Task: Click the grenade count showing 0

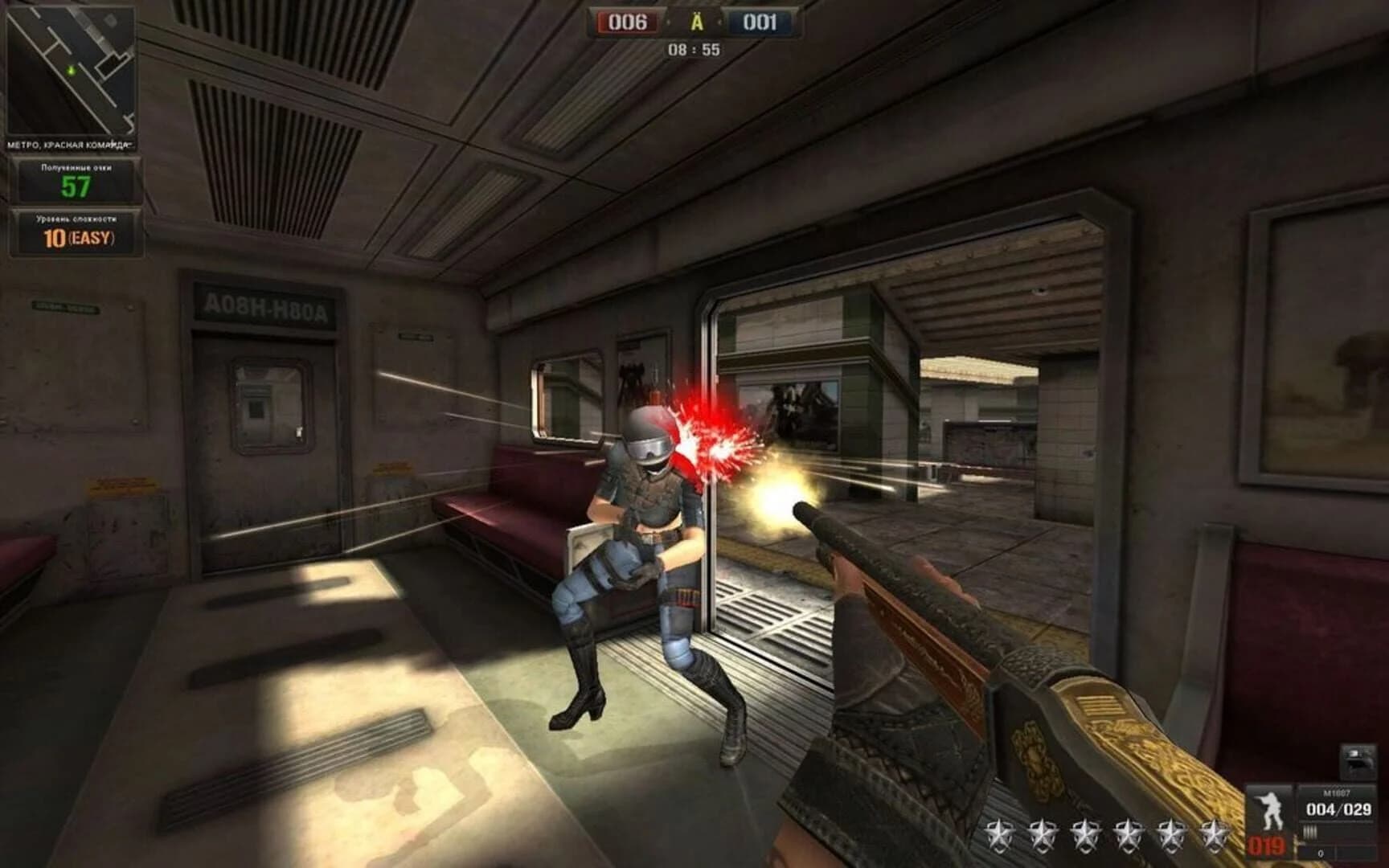Action: 1321,853
